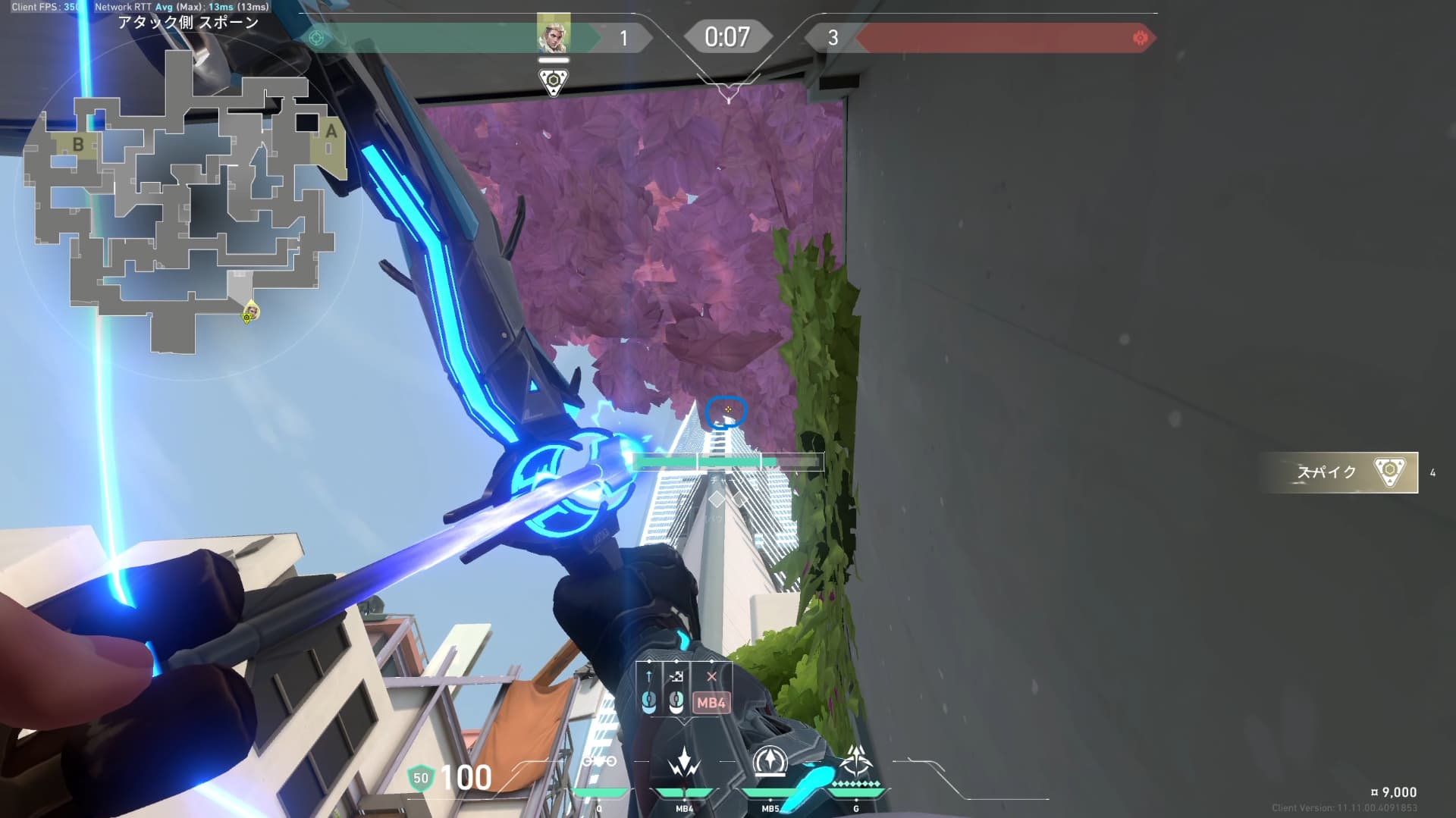The image size is (1456, 818).
Task: Activate the Owl Drone ability icon
Action: pyautogui.click(x=599, y=762)
